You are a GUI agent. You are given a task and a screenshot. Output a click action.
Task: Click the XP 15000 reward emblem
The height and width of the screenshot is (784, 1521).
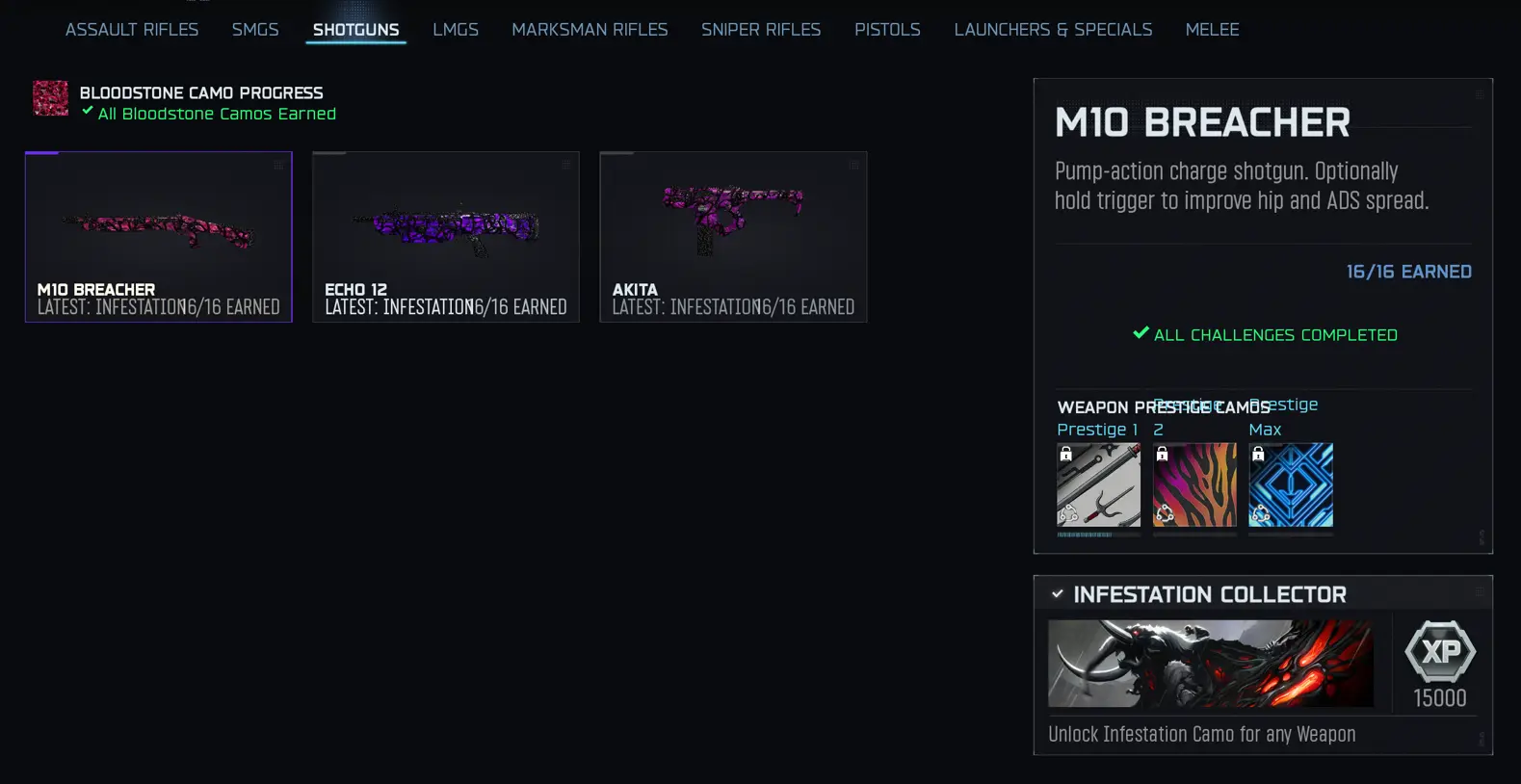click(x=1437, y=654)
